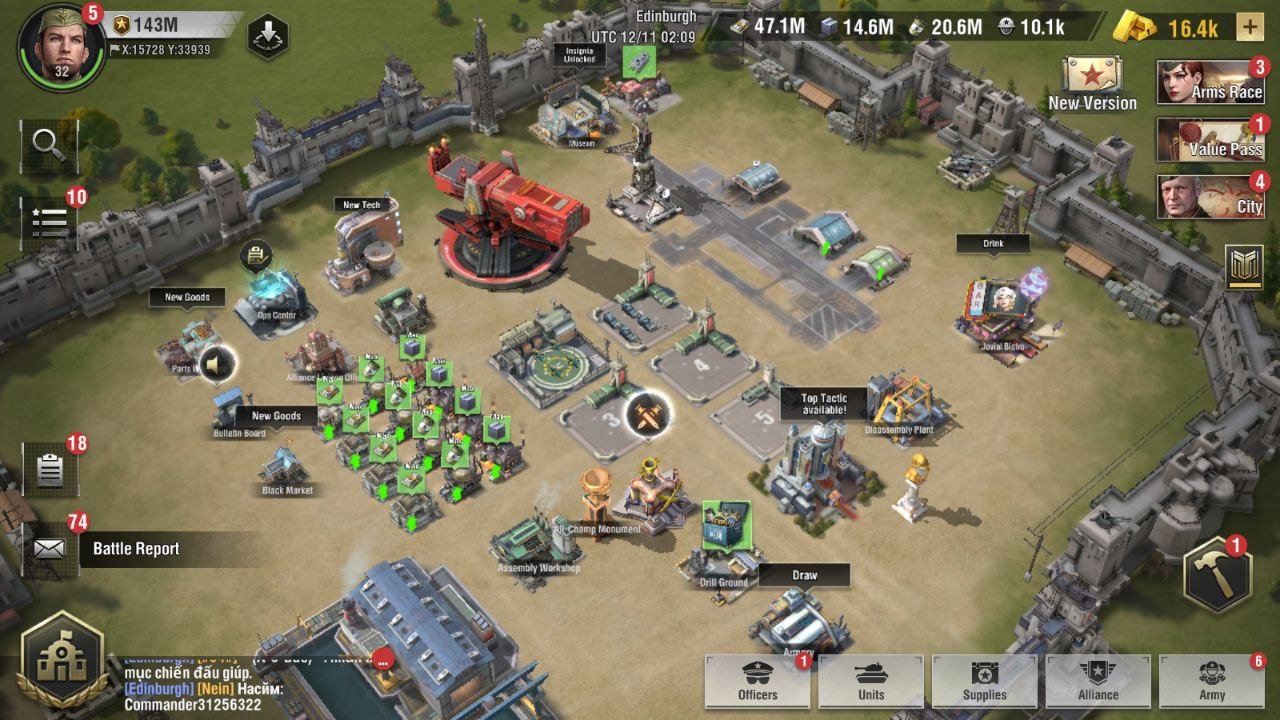The width and height of the screenshot is (1280, 720).
Task: Open the hammer build menu
Action: click(1217, 574)
